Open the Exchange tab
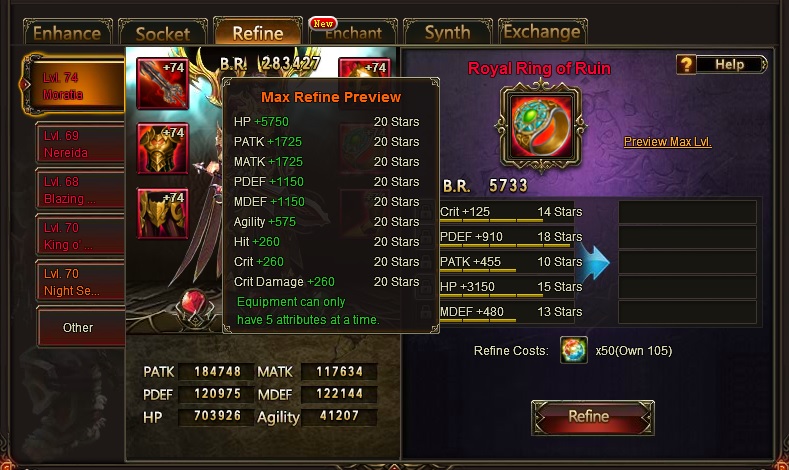Image resolution: width=789 pixels, height=470 pixels. (542, 32)
